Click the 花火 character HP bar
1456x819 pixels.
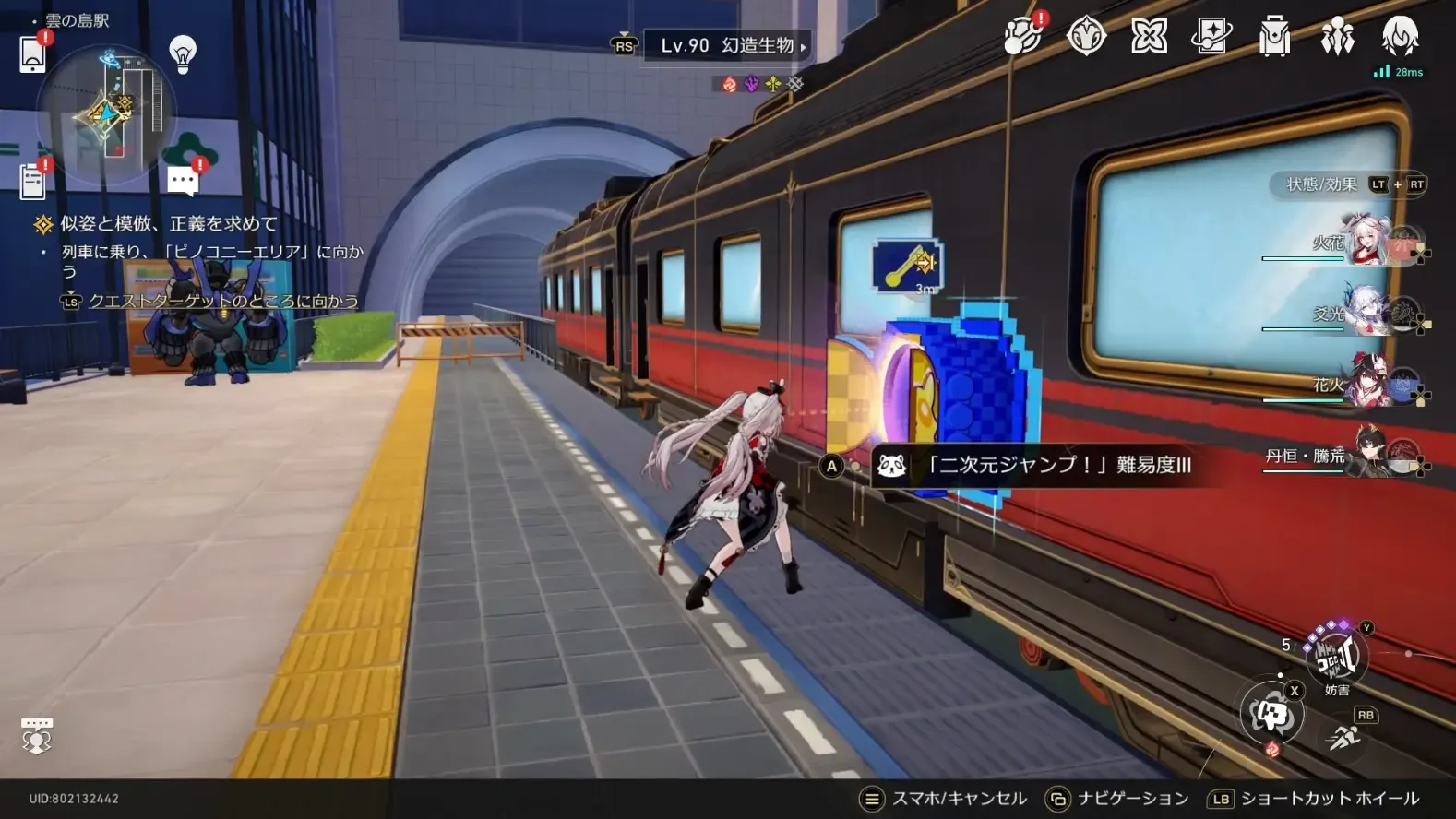(x=1301, y=400)
